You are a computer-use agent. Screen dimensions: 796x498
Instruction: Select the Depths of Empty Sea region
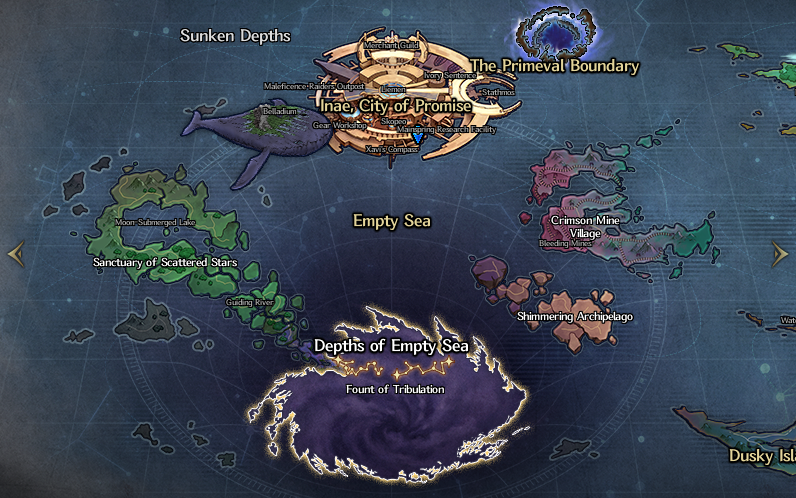pyautogui.click(x=392, y=346)
